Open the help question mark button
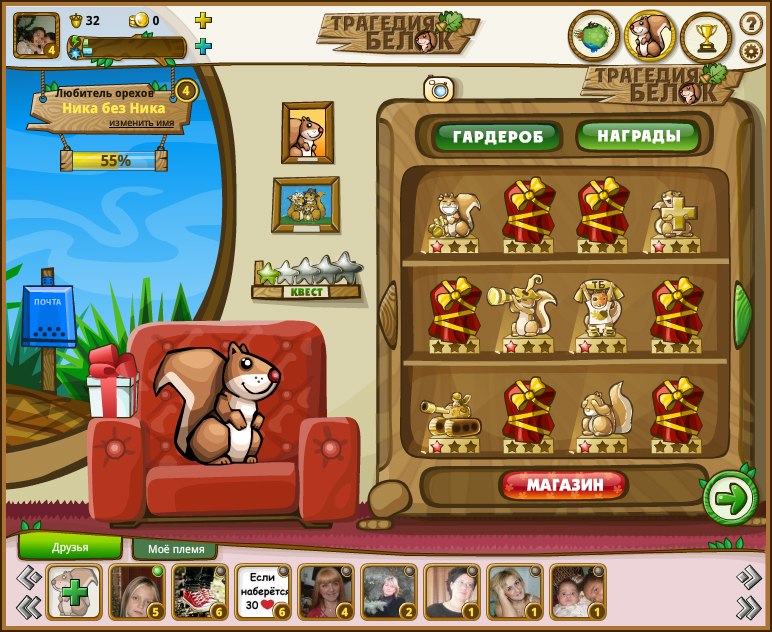Screen dimensions: 772x632 pos(751,23)
